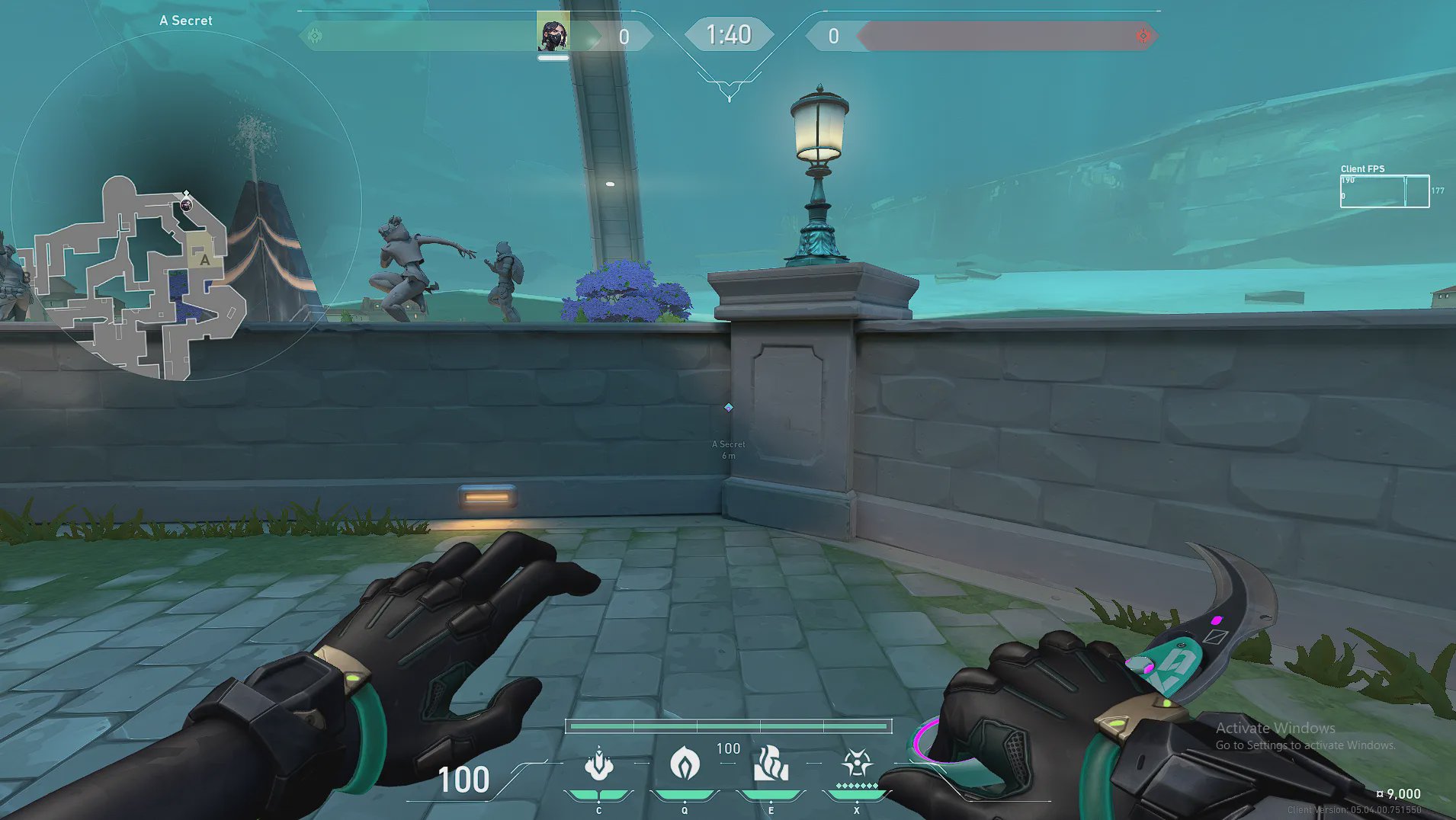Trigger the Toxic Screen ability icon
This screenshot has width=1456, height=820.
tap(771, 764)
